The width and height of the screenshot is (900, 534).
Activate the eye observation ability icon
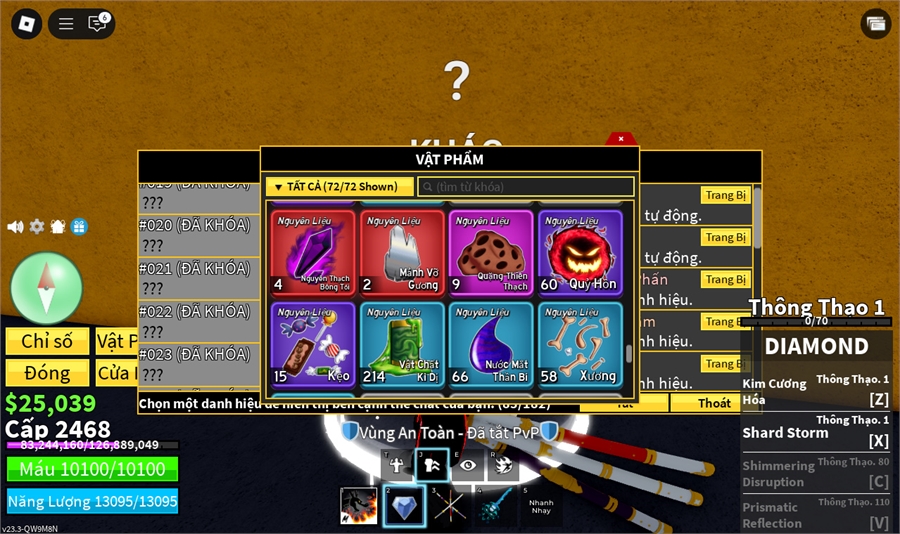pos(467,464)
